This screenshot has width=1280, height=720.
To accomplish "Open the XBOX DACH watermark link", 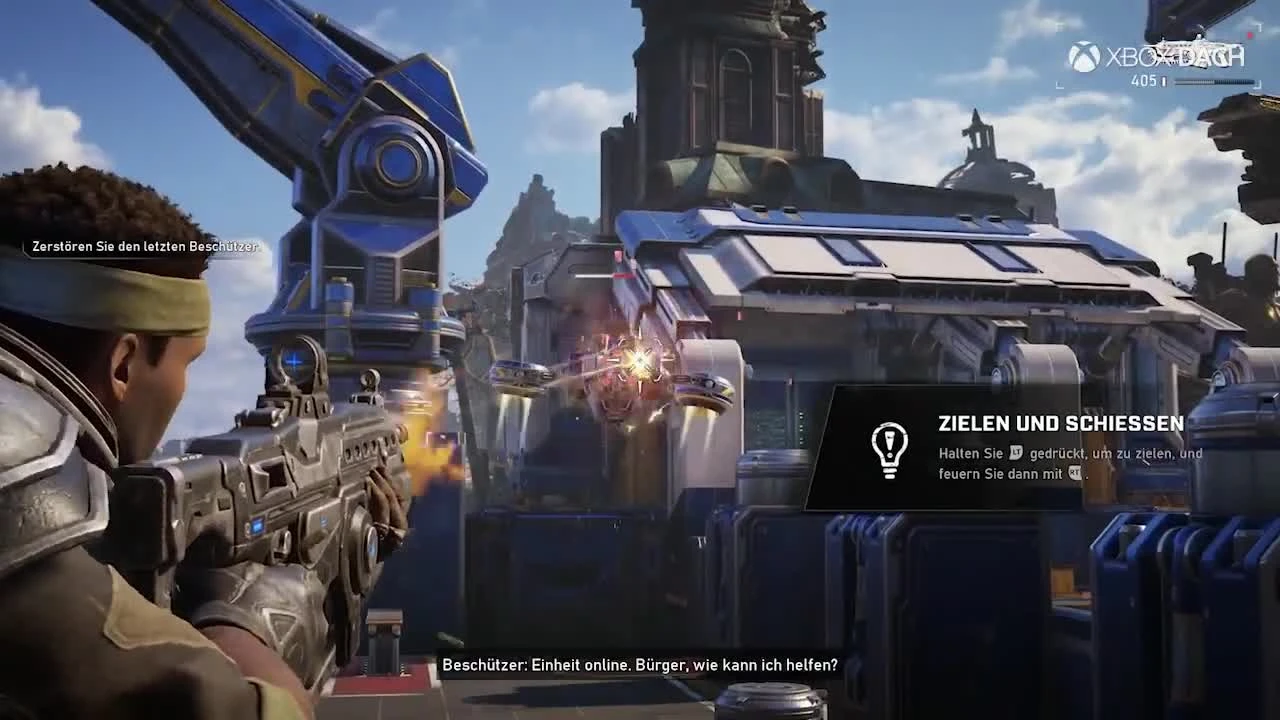I will pos(1160,53).
